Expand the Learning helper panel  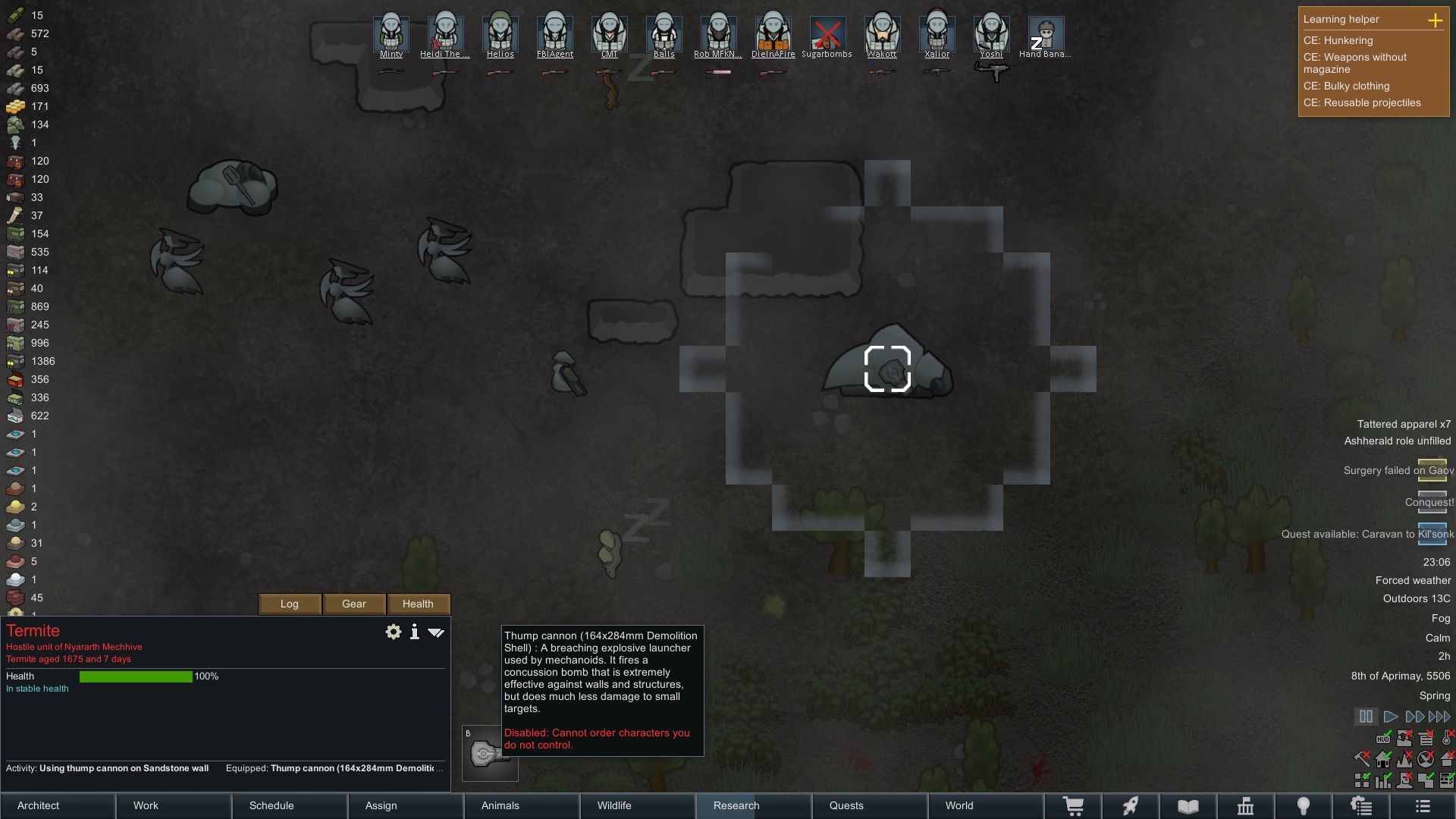point(1435,20)
